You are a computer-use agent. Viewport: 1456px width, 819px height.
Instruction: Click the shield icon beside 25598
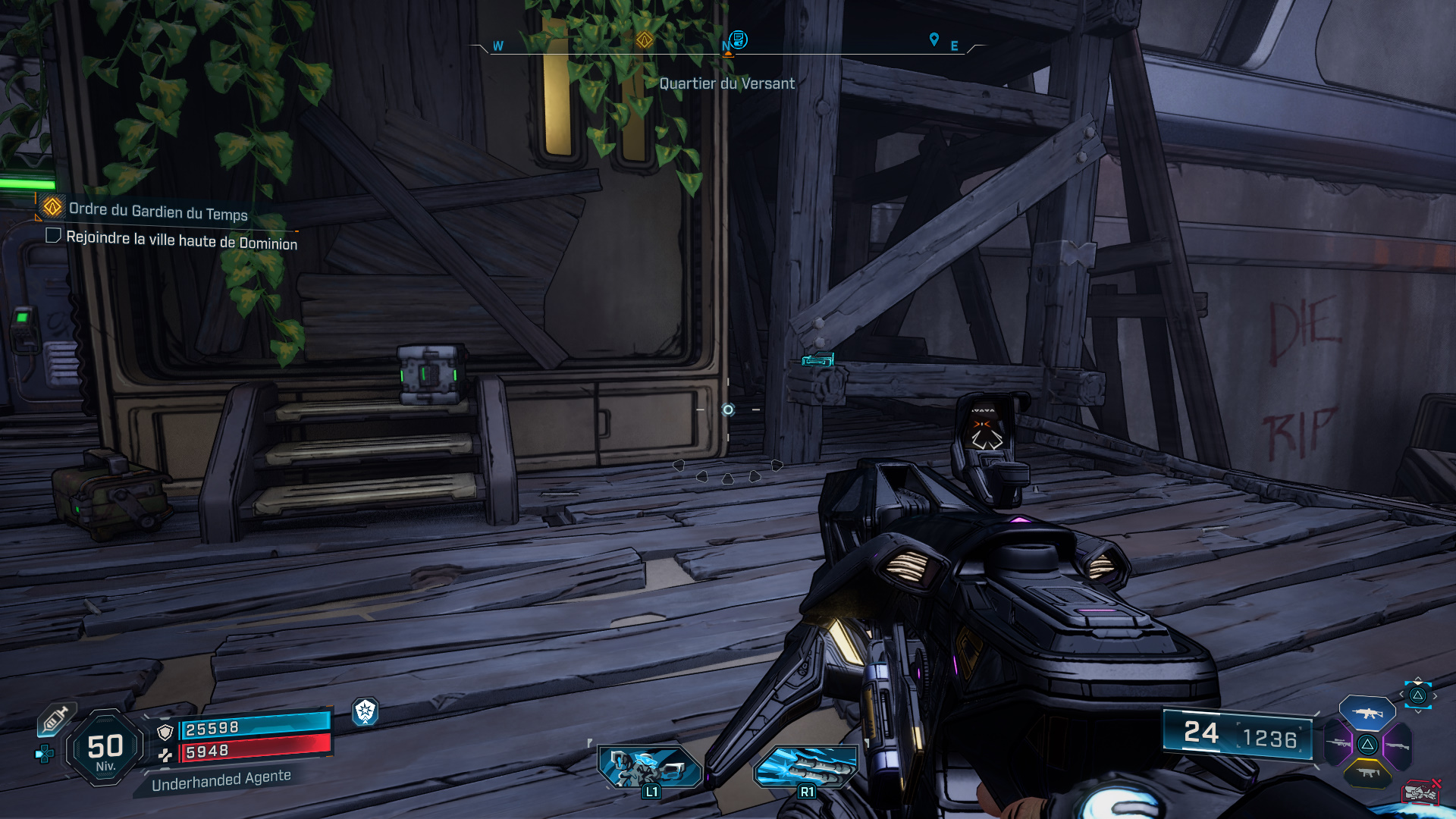[165, 732]
